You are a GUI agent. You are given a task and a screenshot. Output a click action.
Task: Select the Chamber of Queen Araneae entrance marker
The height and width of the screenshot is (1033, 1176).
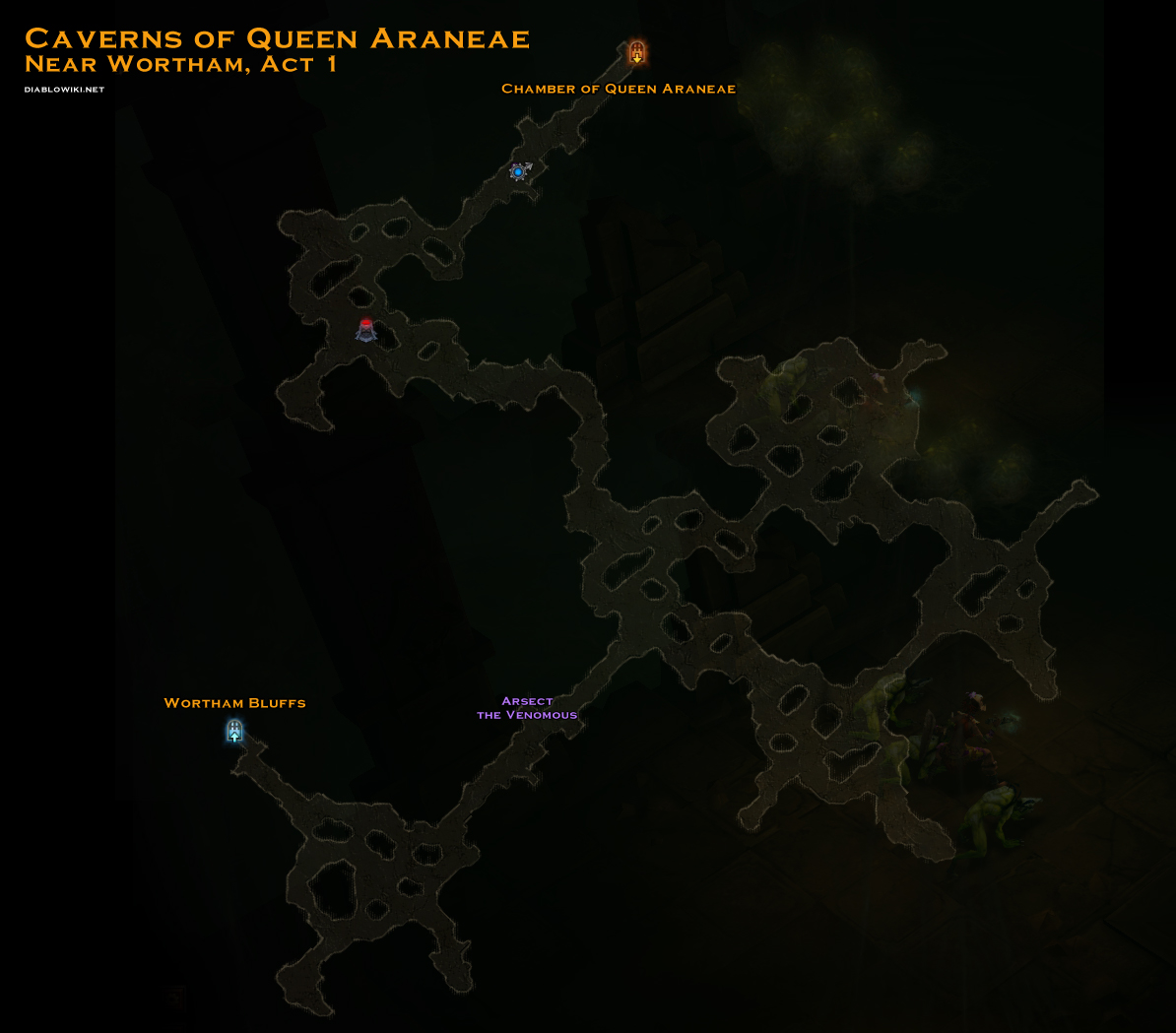(637, 53)
